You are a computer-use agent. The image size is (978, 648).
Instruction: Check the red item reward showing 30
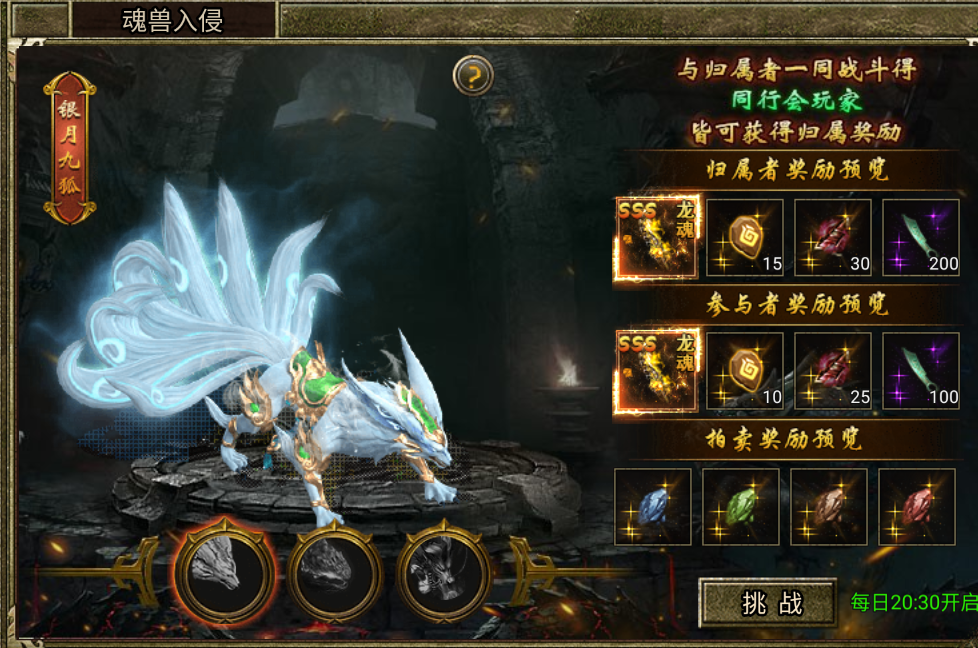pyautogui.click(x=833, y=237)
